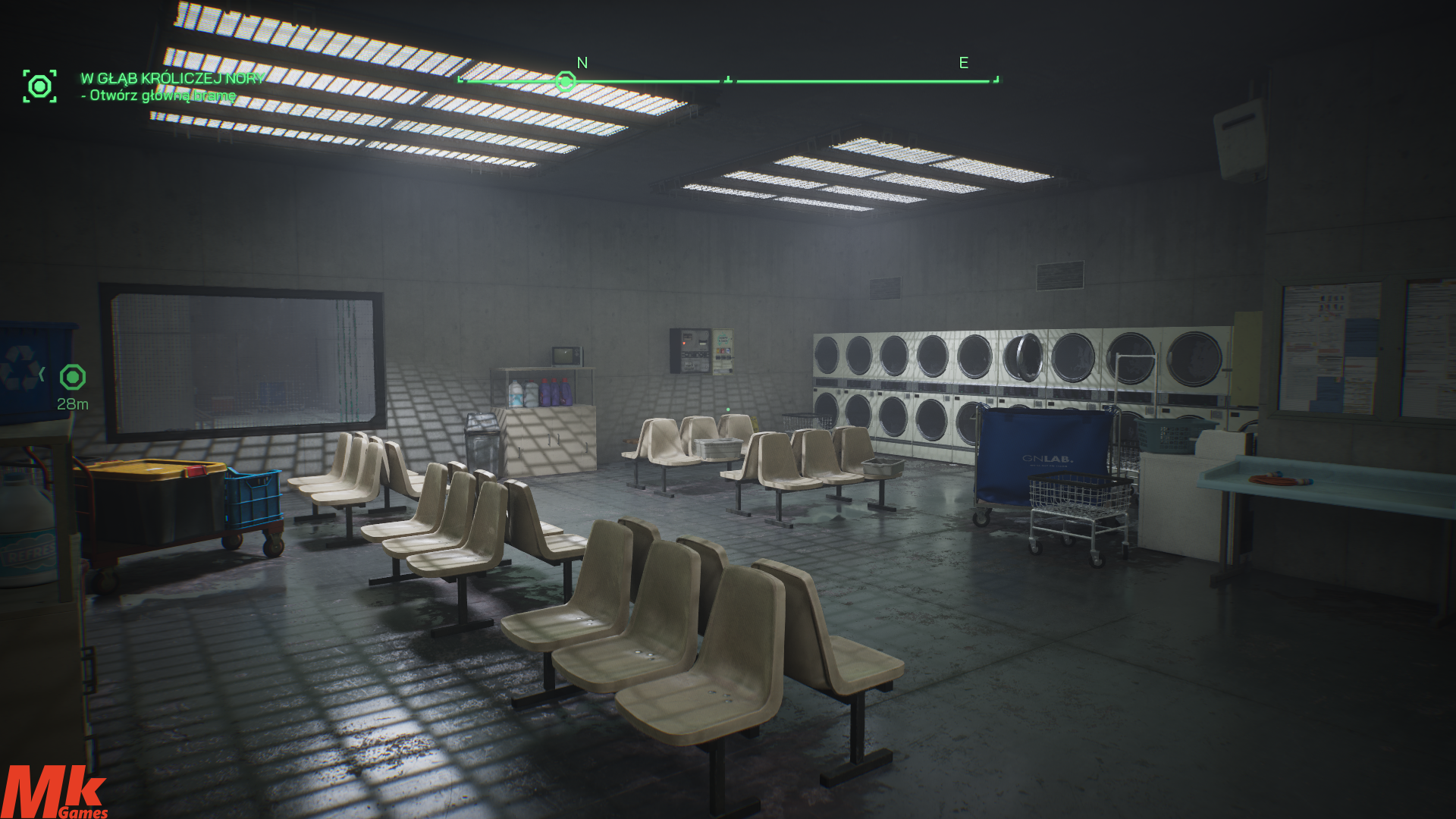Select the "W GŁĄB KRÓLICZEJ NORY" quest title
Viewport: 1456px width, 819px height.
tap(173, 78)
